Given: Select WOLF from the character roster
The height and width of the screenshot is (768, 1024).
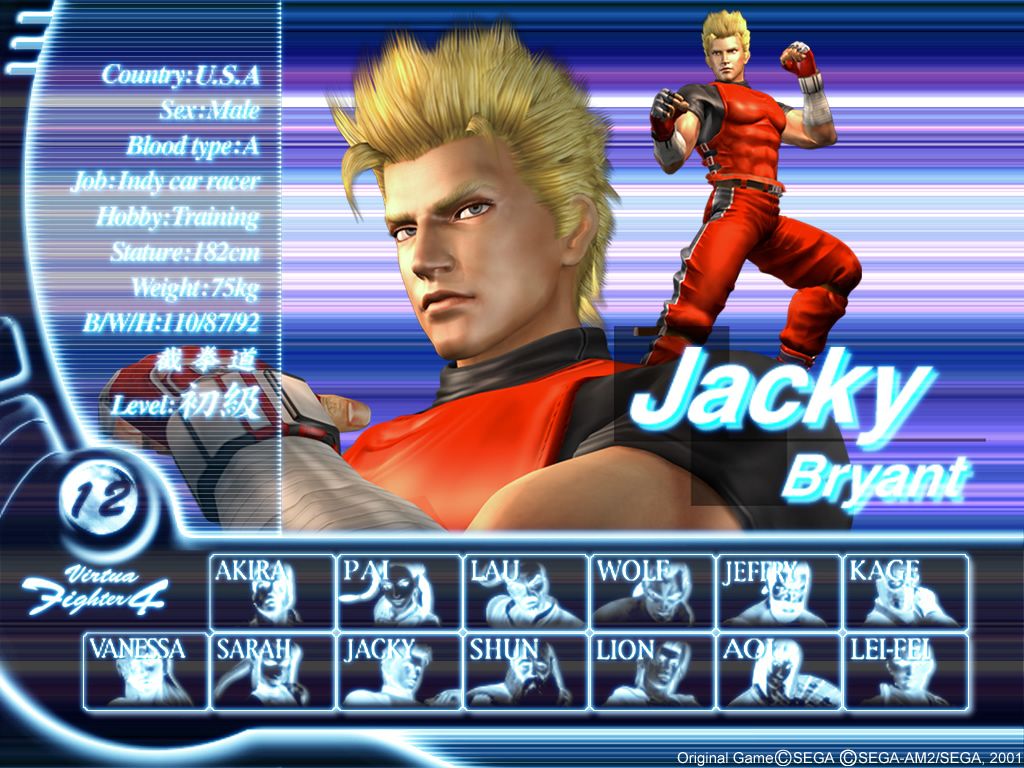Looking at the screenshot, I should coord(652,592).
